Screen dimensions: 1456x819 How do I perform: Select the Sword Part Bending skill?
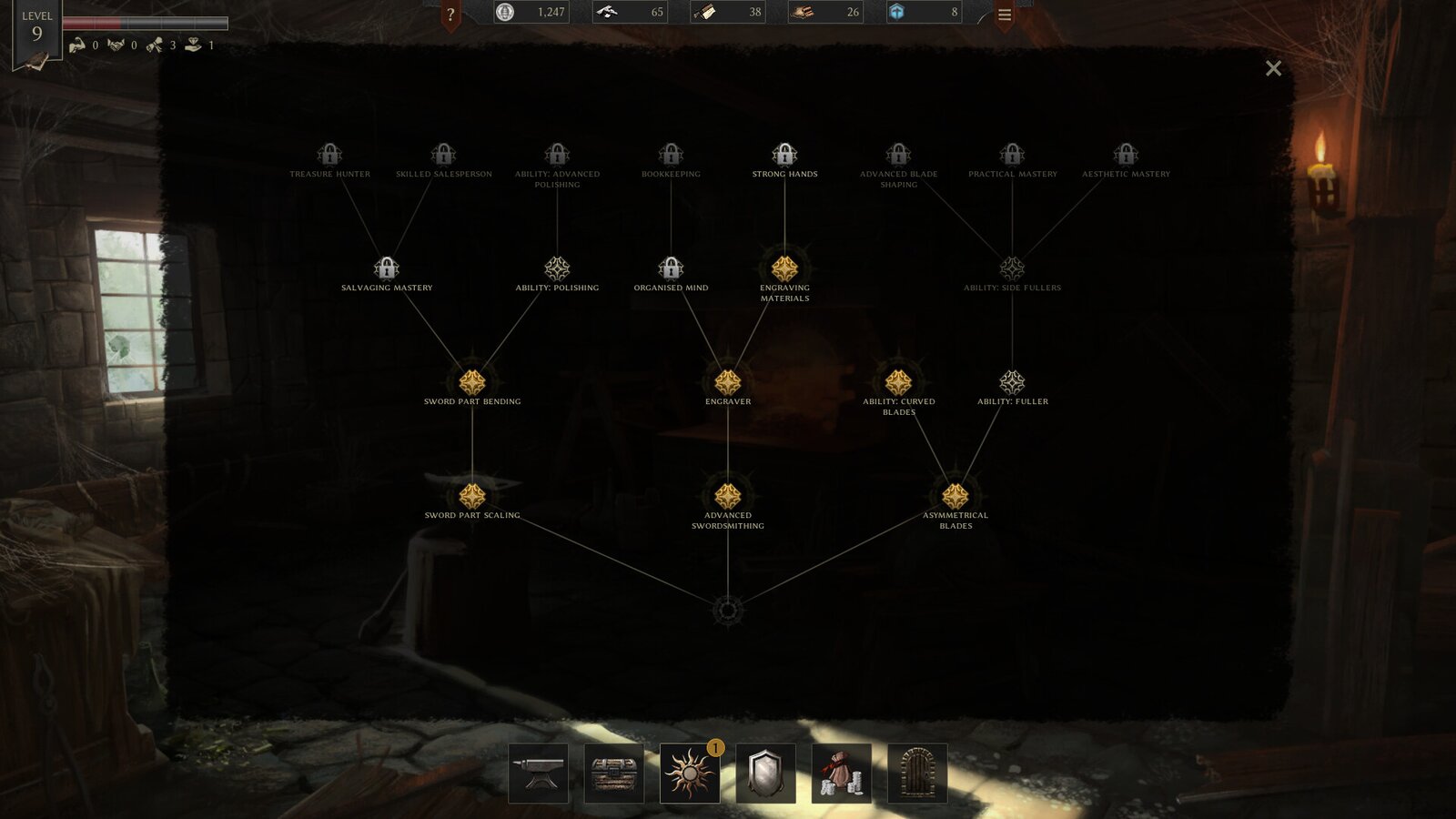click(472, 382)
